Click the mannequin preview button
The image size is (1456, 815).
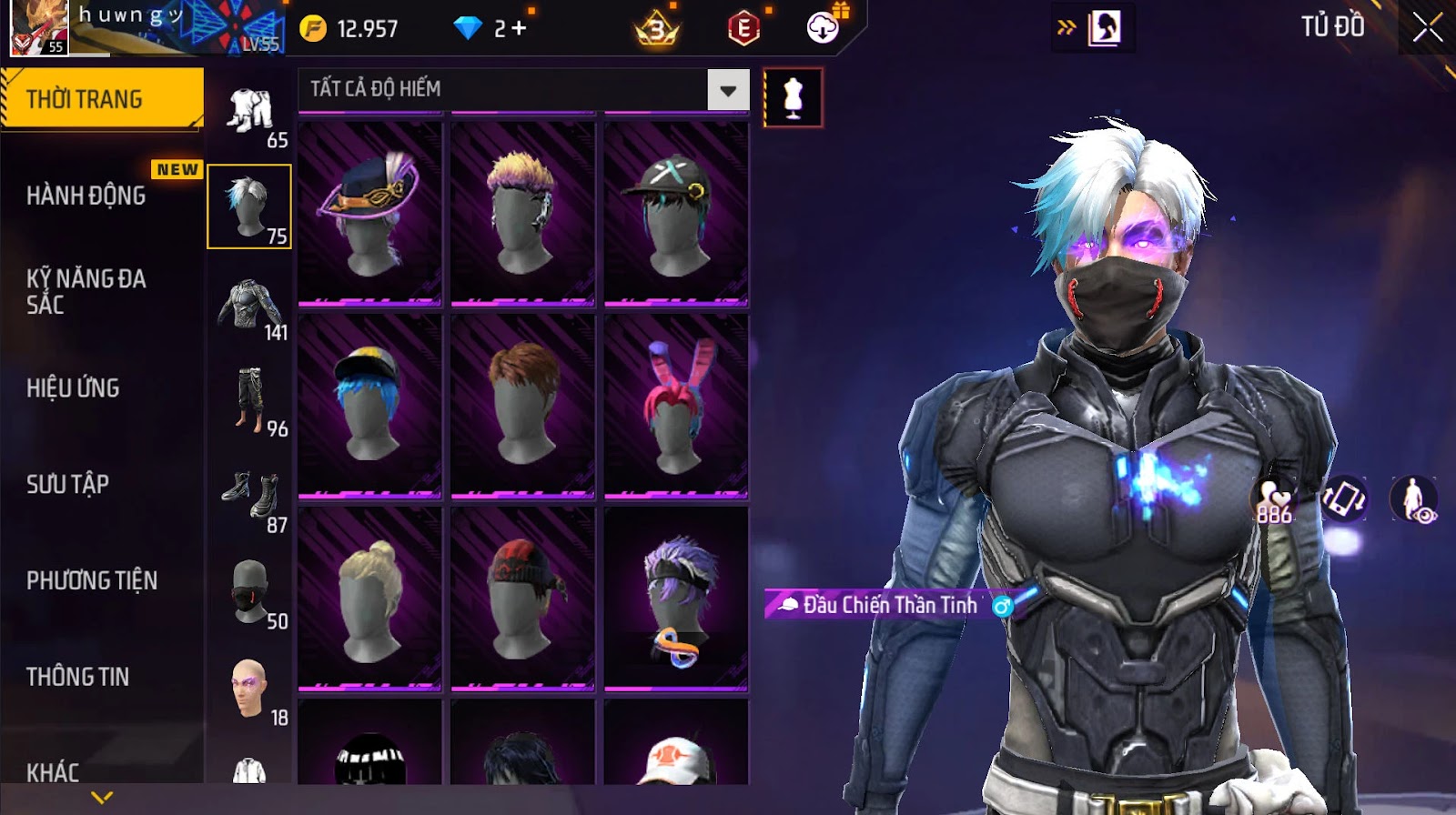point(793,97)
